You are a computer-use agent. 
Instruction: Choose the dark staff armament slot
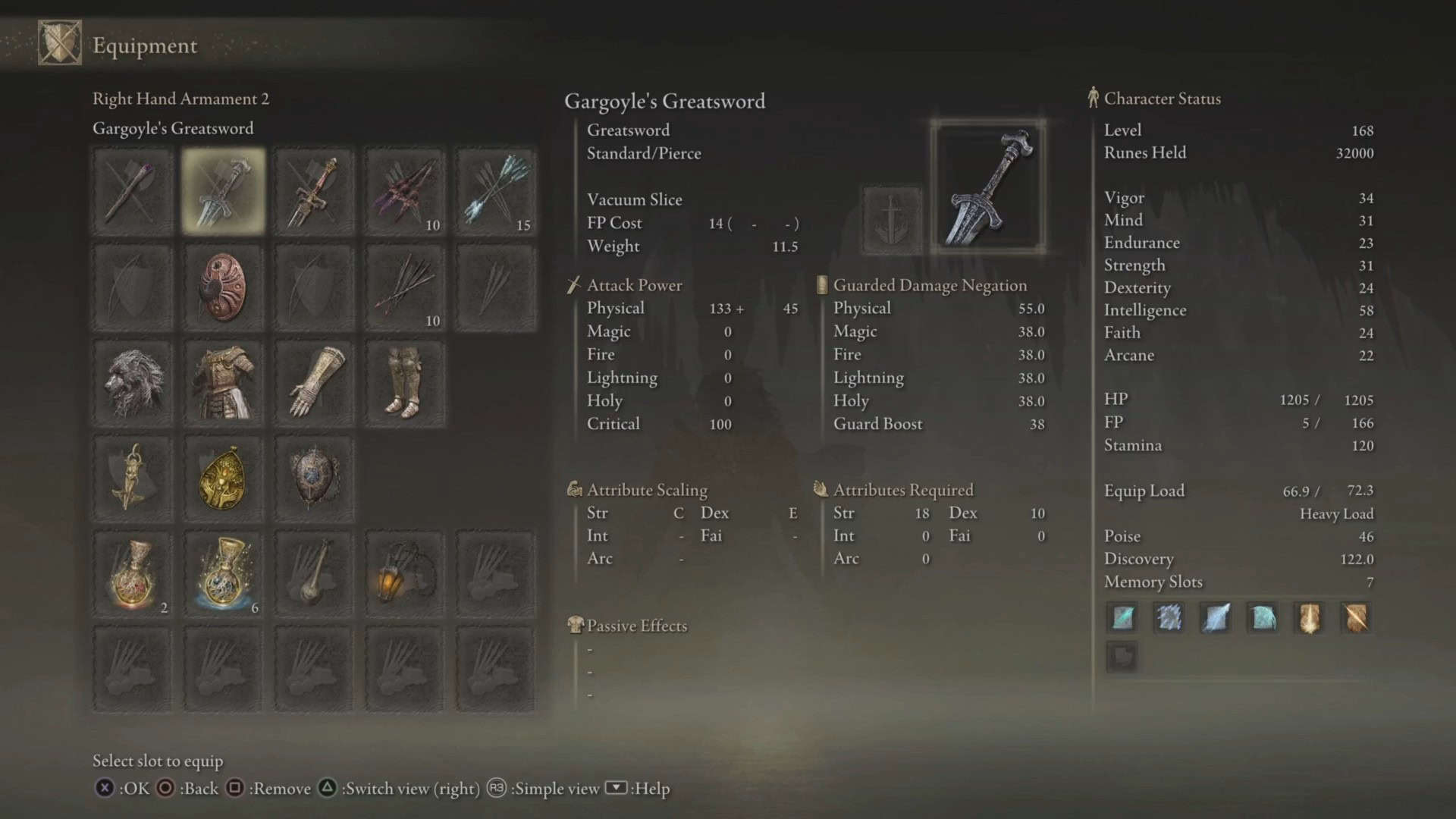coord(133,191)
